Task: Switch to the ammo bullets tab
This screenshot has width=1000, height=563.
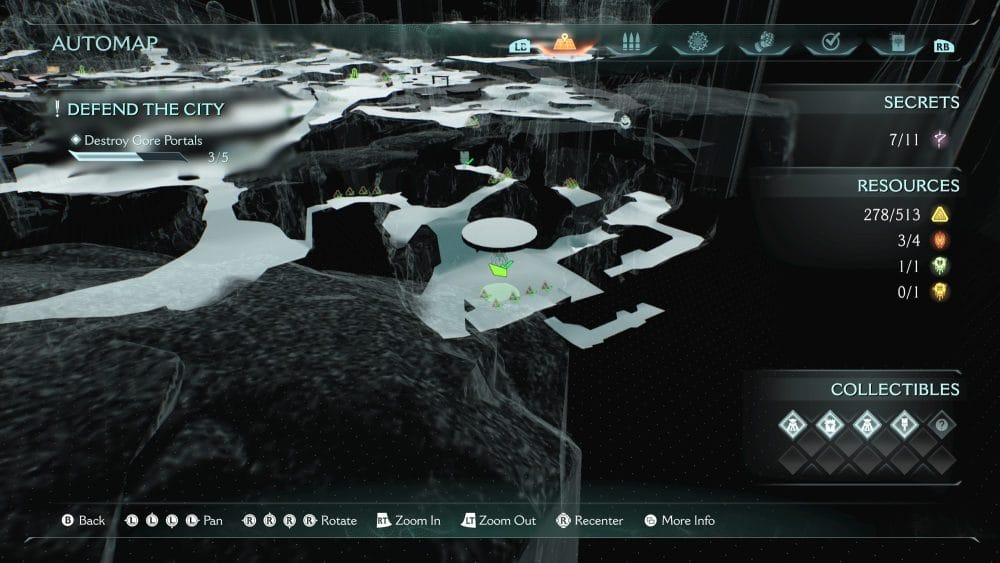Action: (x=630, y=44)
